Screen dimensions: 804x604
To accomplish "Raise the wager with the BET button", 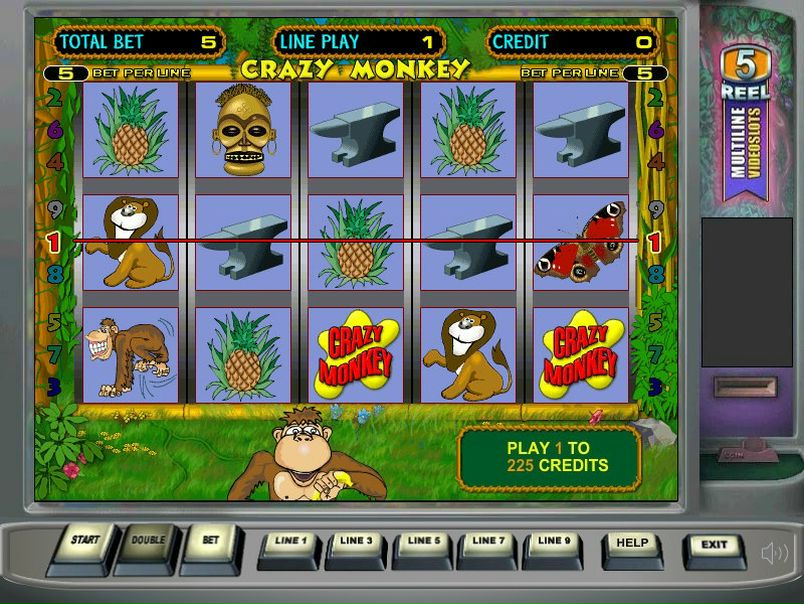I will [x=210, y=545].
